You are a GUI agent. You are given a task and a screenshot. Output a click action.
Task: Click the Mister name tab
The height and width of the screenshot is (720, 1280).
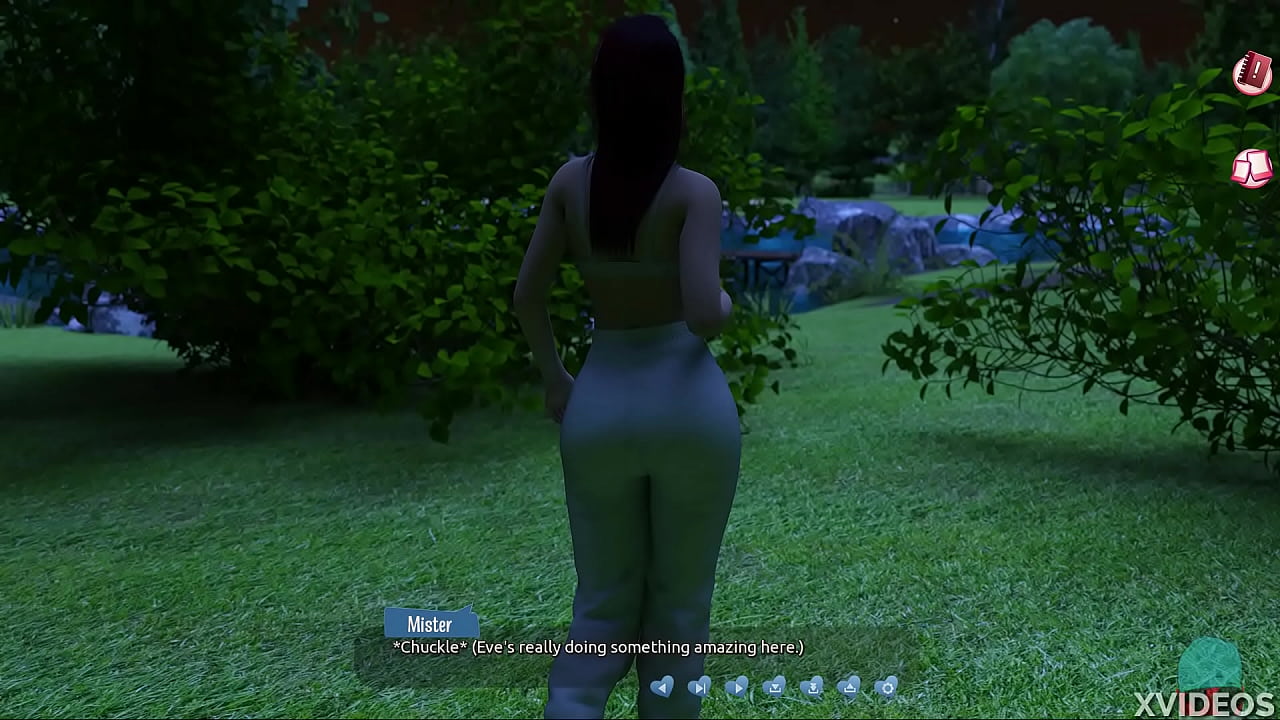click(x=432, y=624)
